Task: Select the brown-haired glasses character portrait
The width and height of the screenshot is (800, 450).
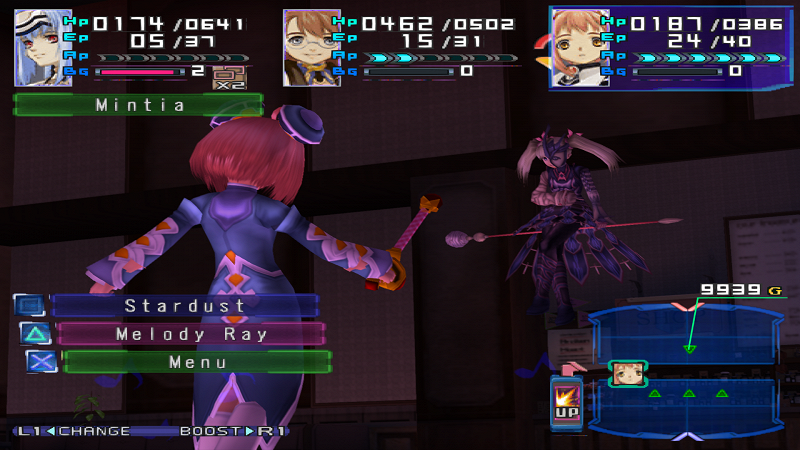Action: (x=311, y=47)
